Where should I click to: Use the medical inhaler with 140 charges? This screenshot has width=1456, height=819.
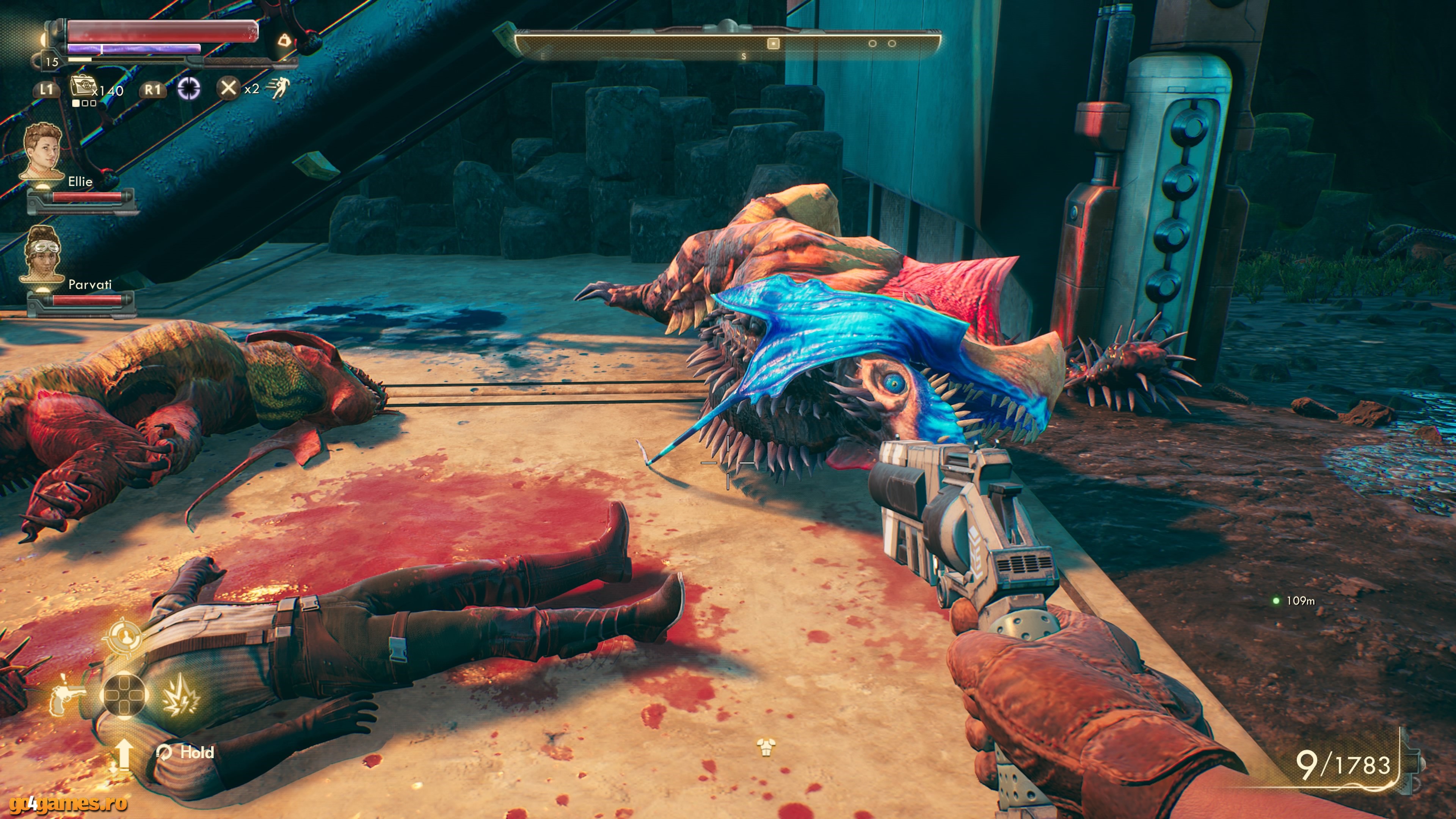coord(83,88)
